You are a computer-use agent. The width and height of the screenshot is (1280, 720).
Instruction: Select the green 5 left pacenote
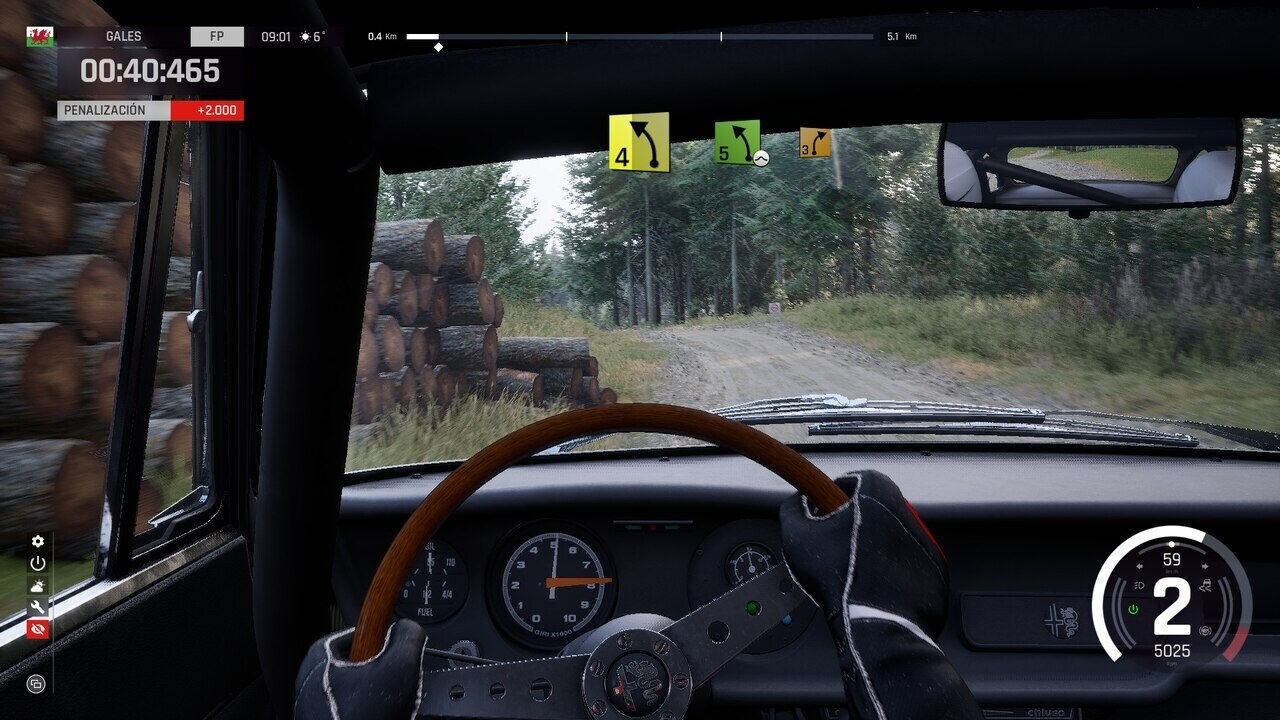(x=737, y=142)
